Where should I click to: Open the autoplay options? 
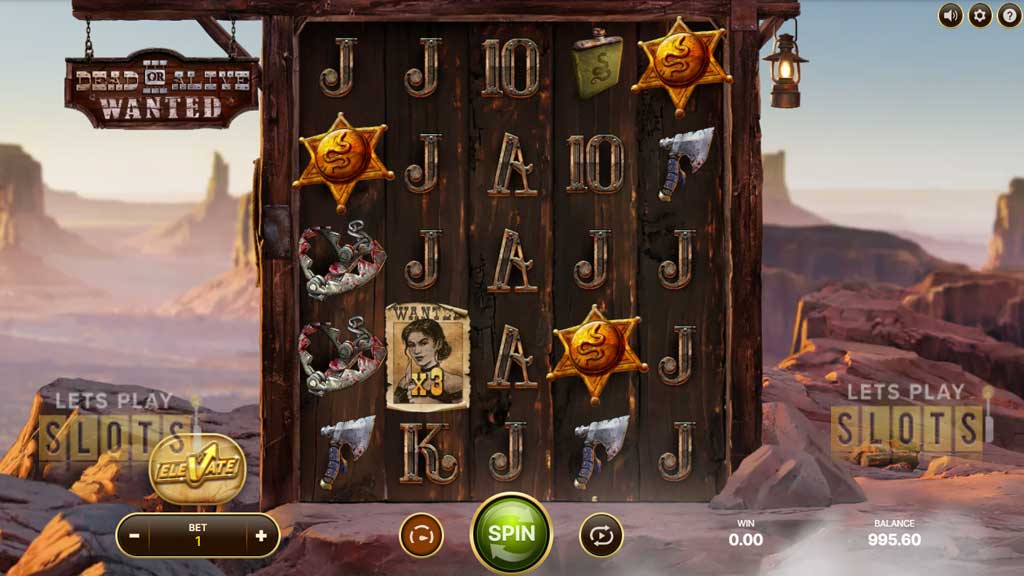pos(601,535)
